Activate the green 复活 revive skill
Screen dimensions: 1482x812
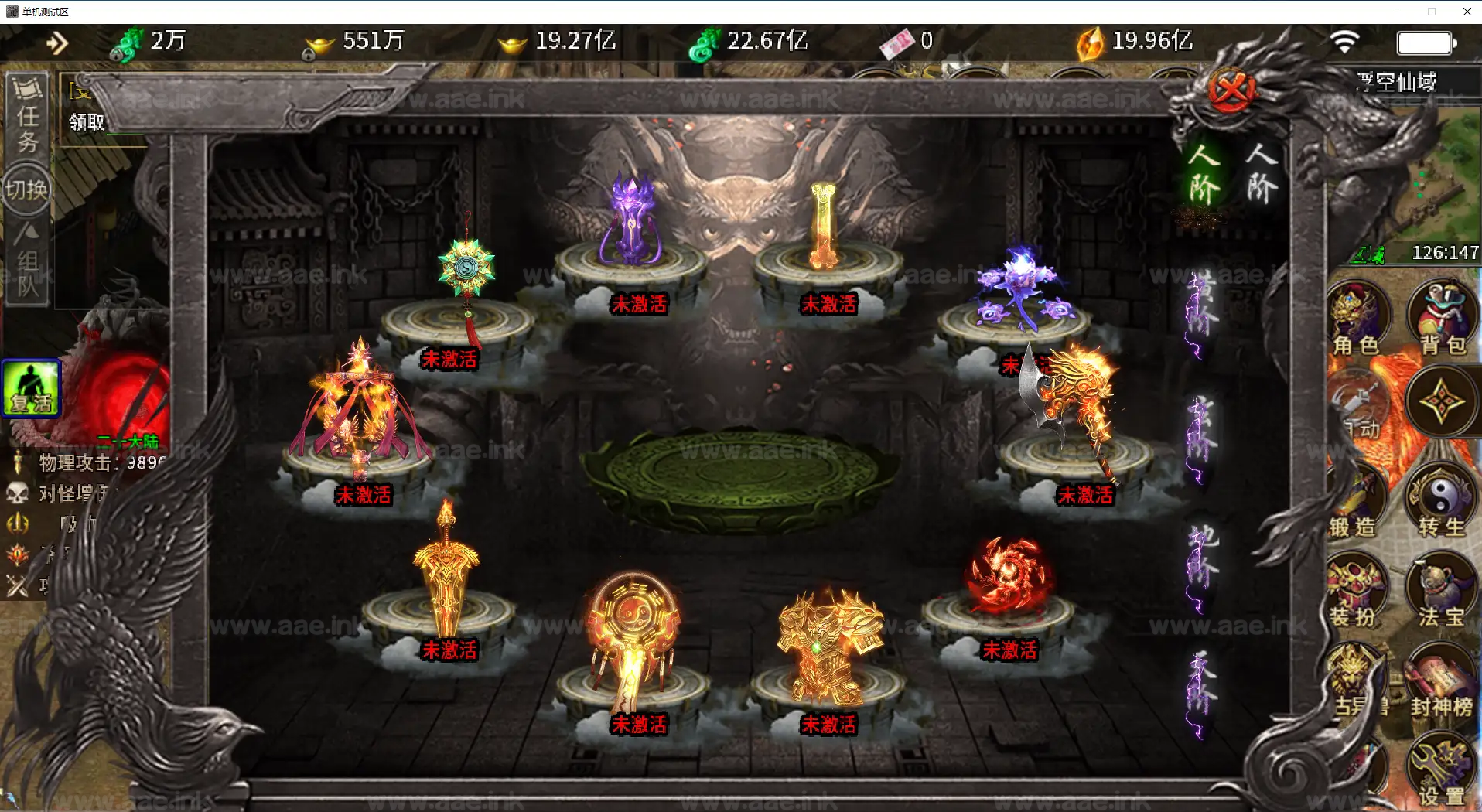(x=31, y=388)
